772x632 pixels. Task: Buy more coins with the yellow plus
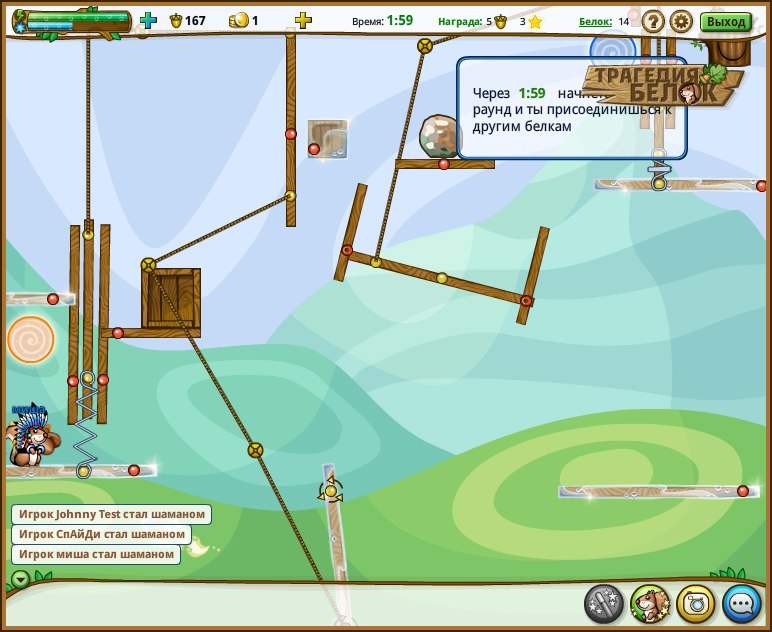303,20
